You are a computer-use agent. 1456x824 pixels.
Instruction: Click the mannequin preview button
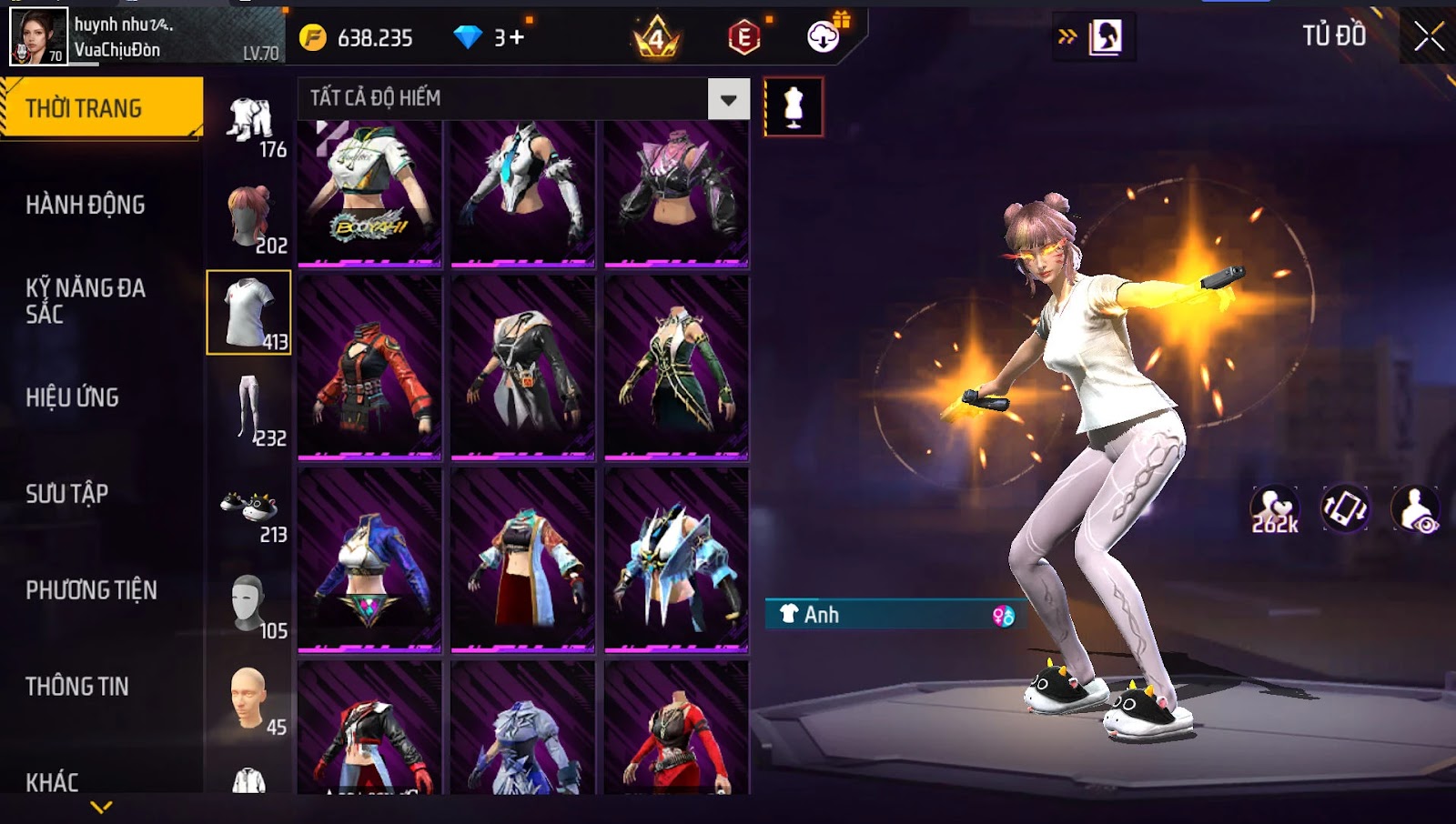tap(794, 107)
